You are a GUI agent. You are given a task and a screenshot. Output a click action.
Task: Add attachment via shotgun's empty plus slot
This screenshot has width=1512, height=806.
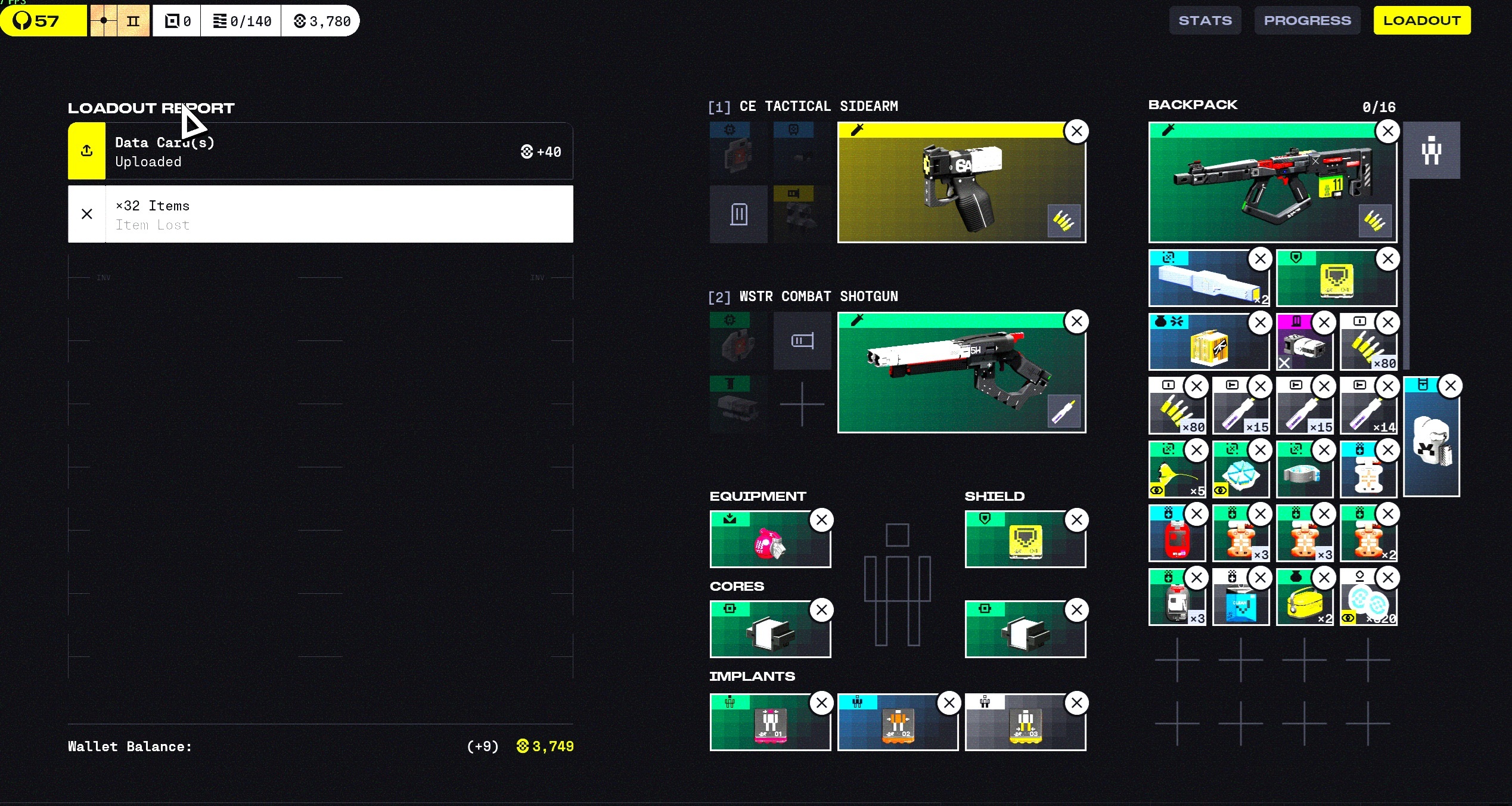(802, 404)
